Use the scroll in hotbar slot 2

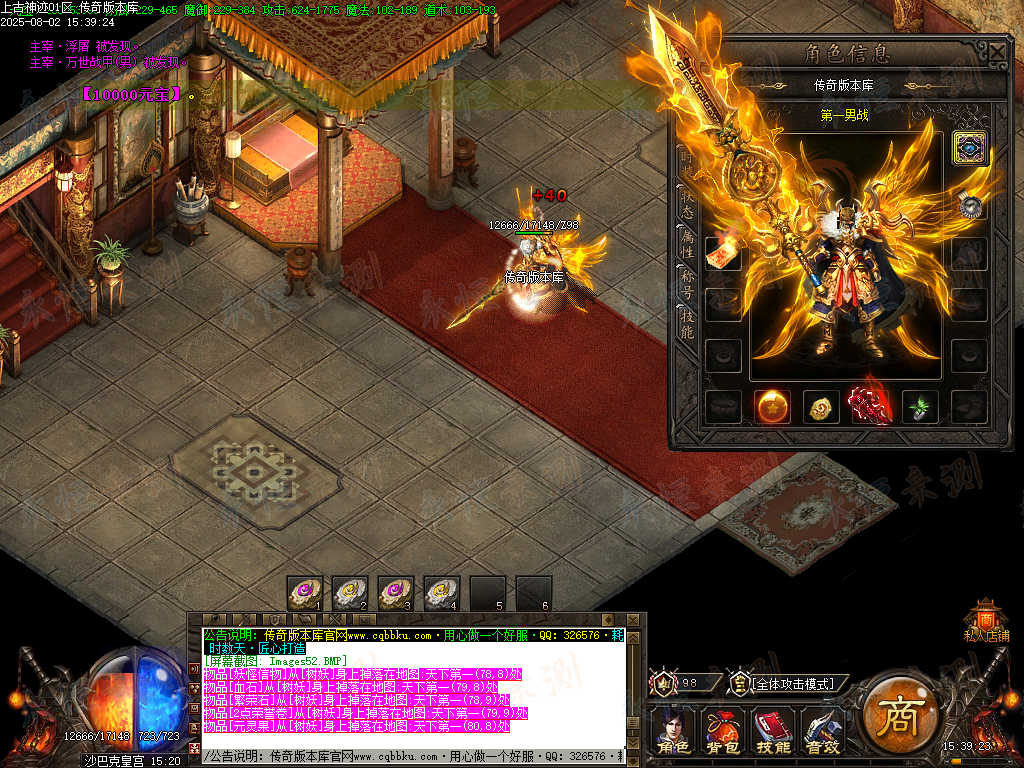[x=351, y=592]
